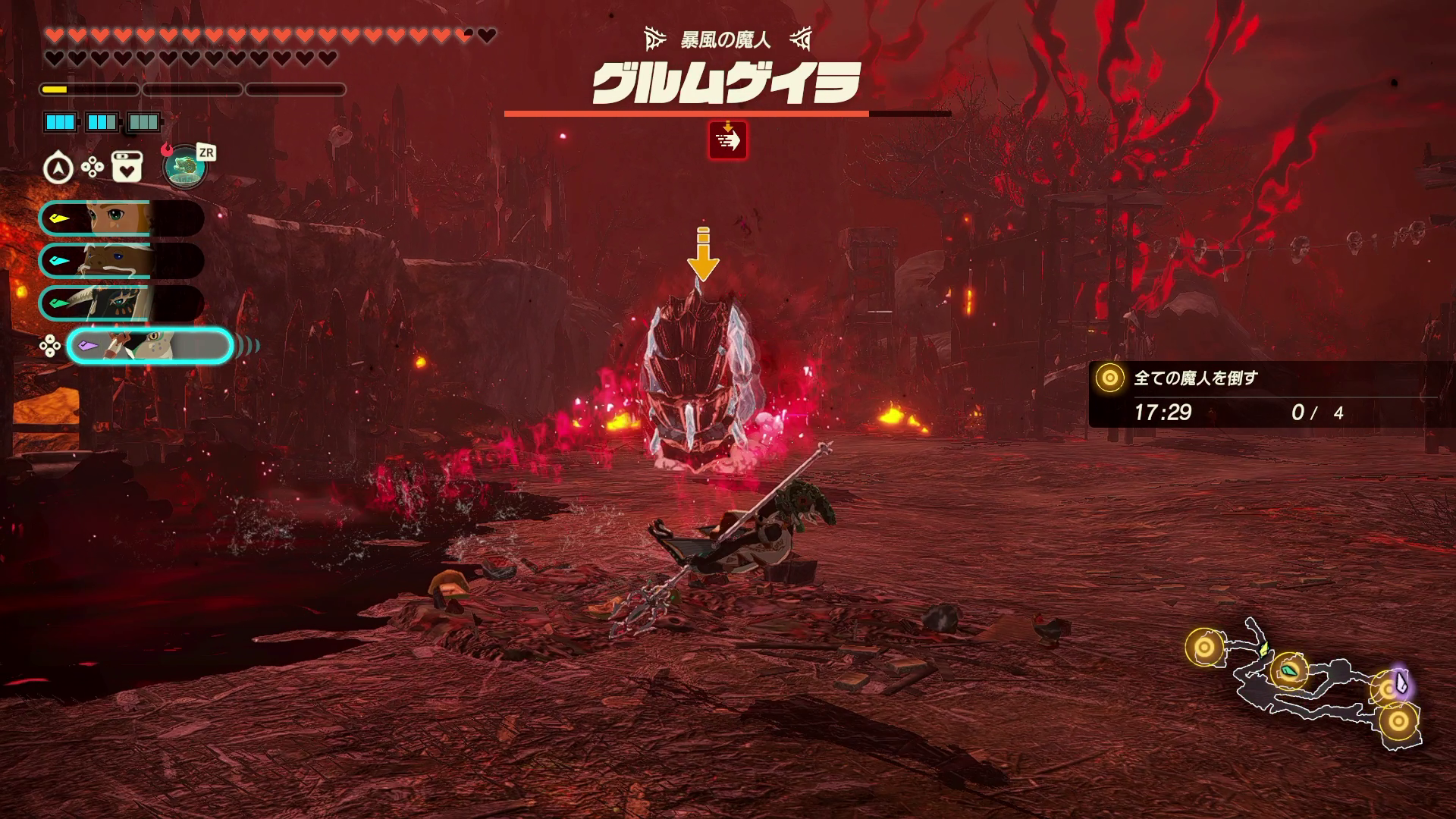Viewport: 1456px width, 819px height.
Task: Select the leftmost yellow target marker on minimap
Action: 1203,648
